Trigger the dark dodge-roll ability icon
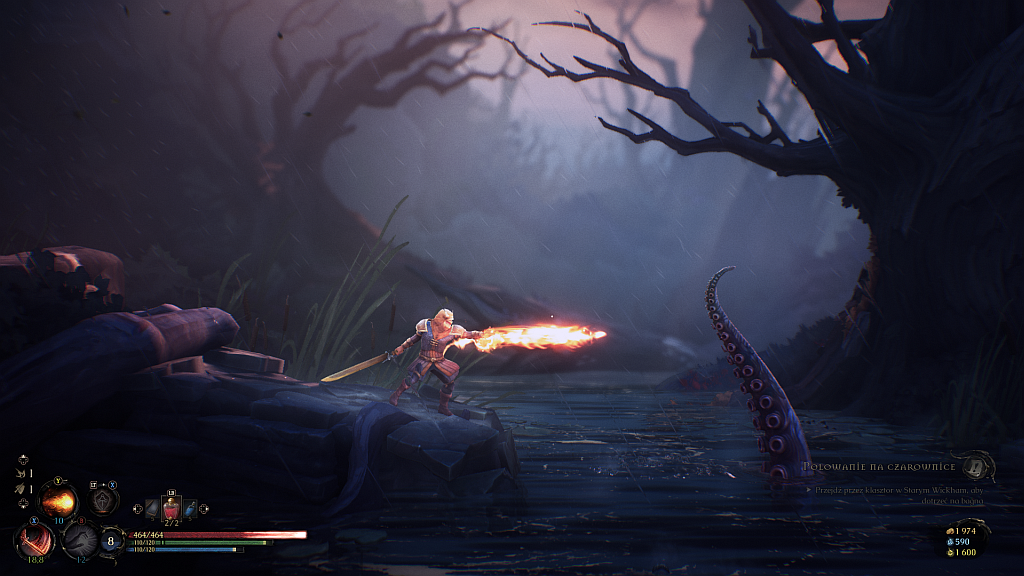The width and height of the screenshot is (1024, 576). (79, 540)
